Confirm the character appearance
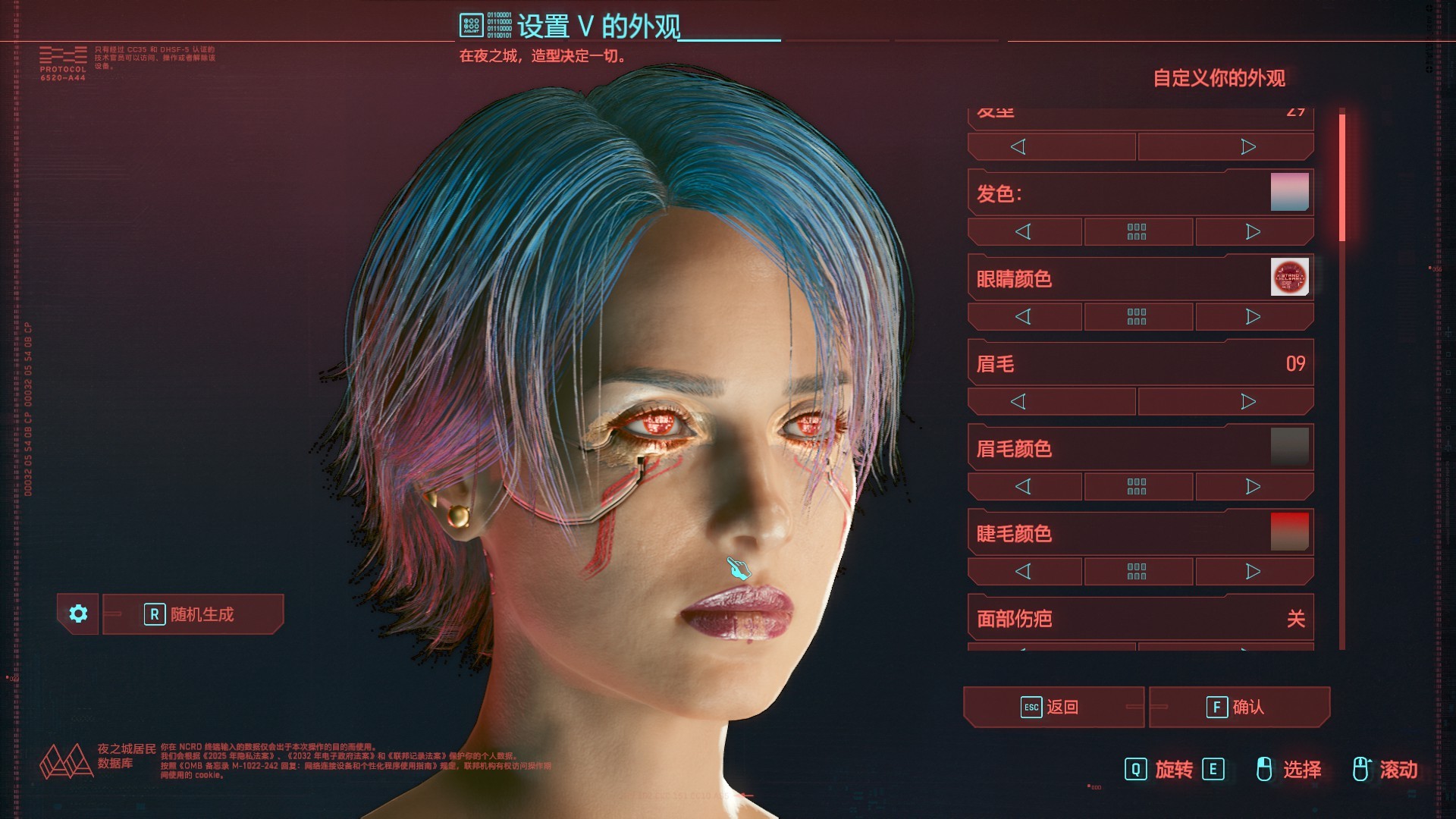The image size is (1456, 819). point(1239,707)
